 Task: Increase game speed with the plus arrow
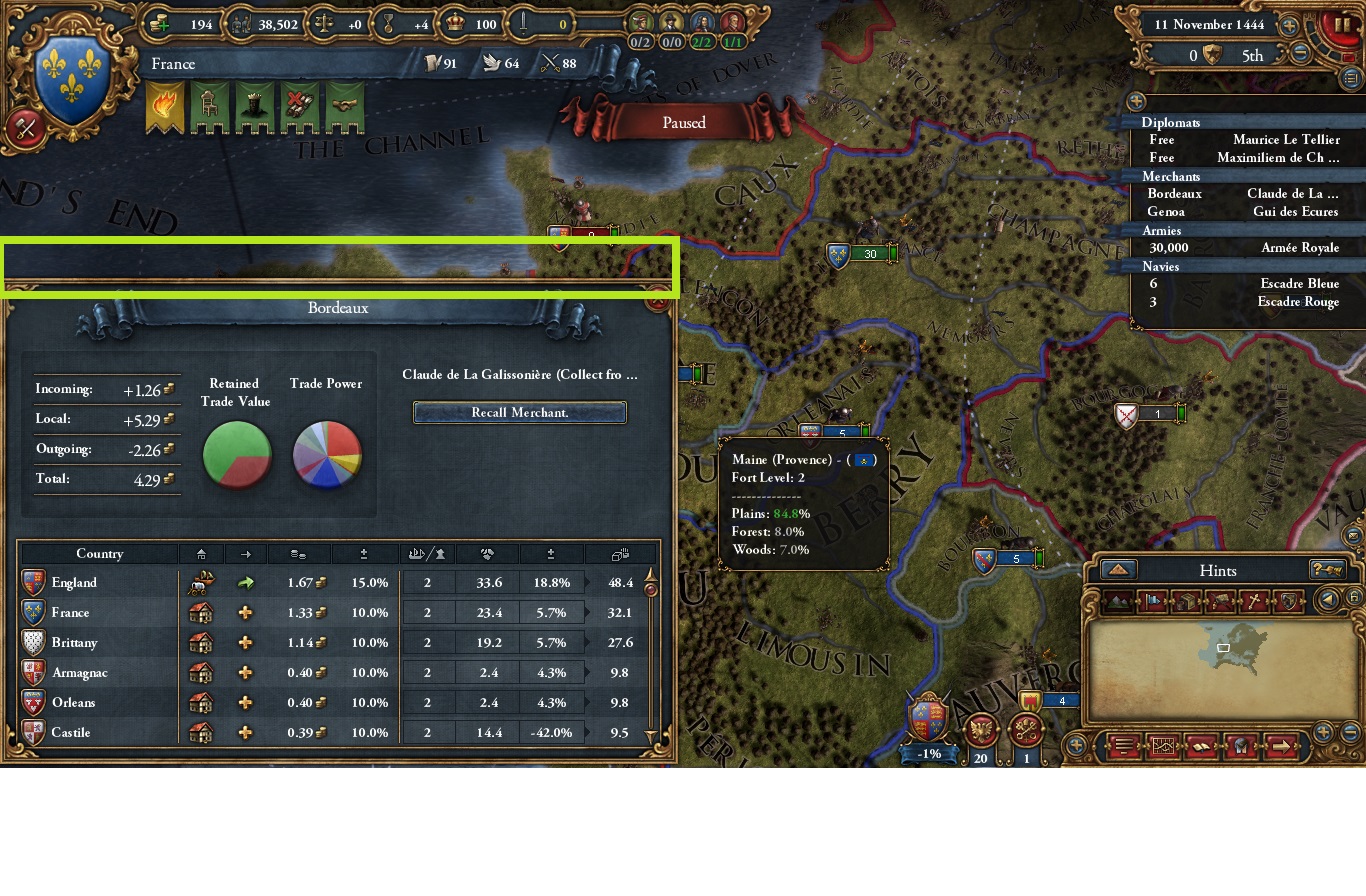[x=1290, y=25]
